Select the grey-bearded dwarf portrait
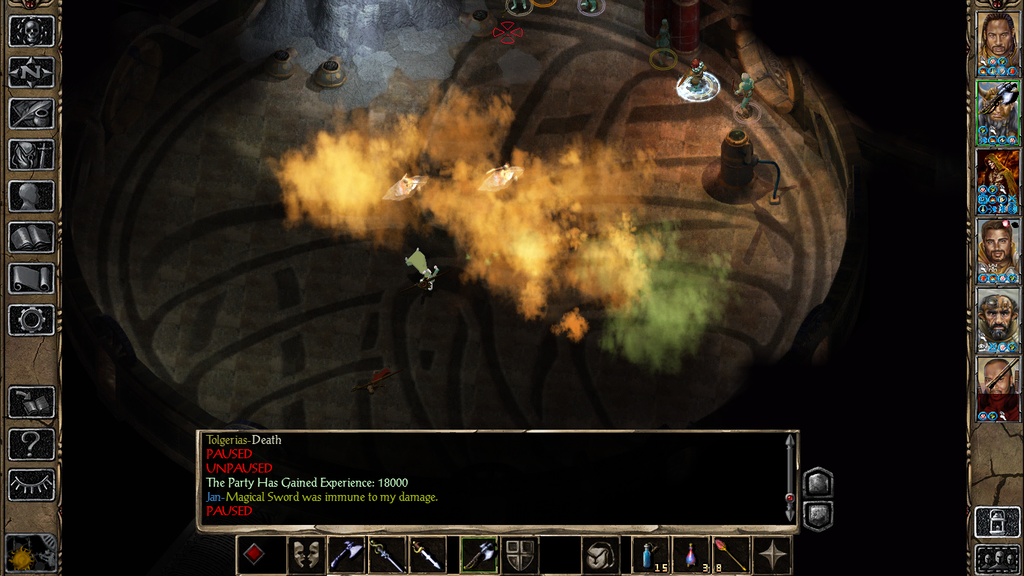Image resolution: width=1024 pixels, height=576 pixels. click(x=998, y=318)
